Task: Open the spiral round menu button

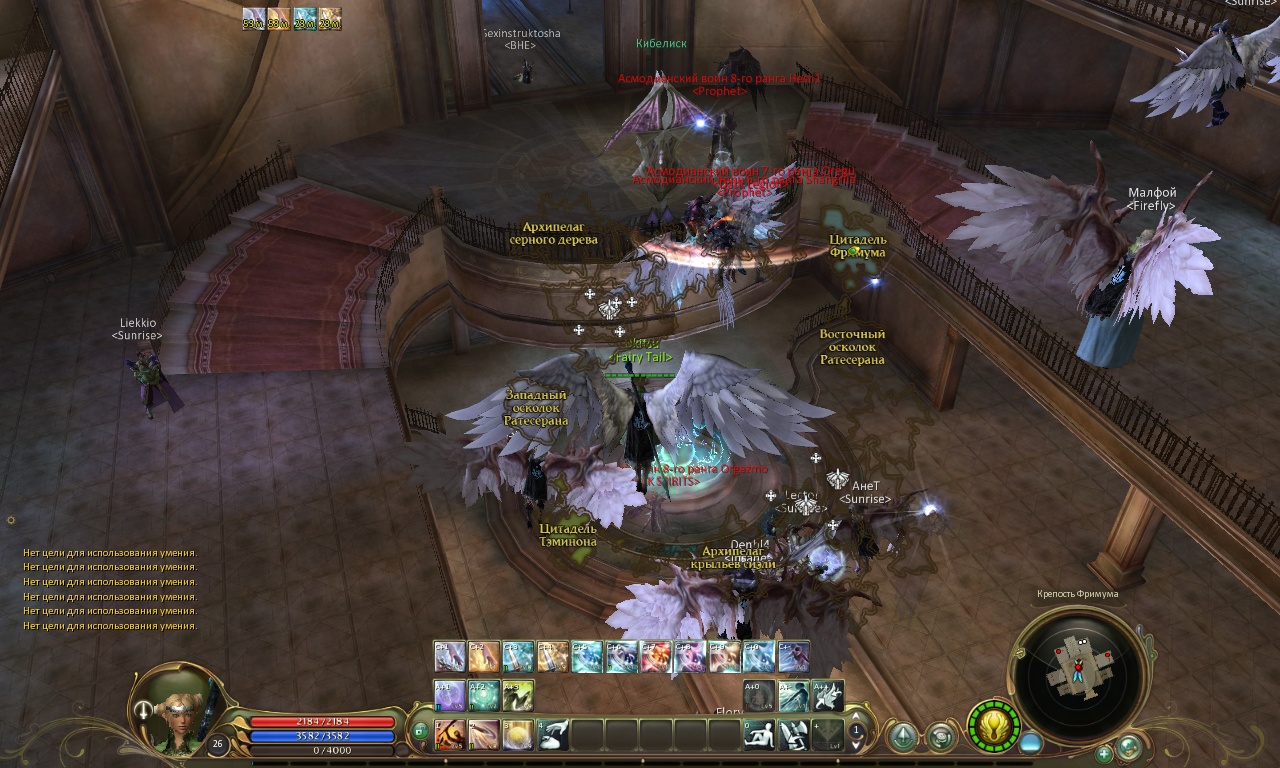Action: (940, 738)
